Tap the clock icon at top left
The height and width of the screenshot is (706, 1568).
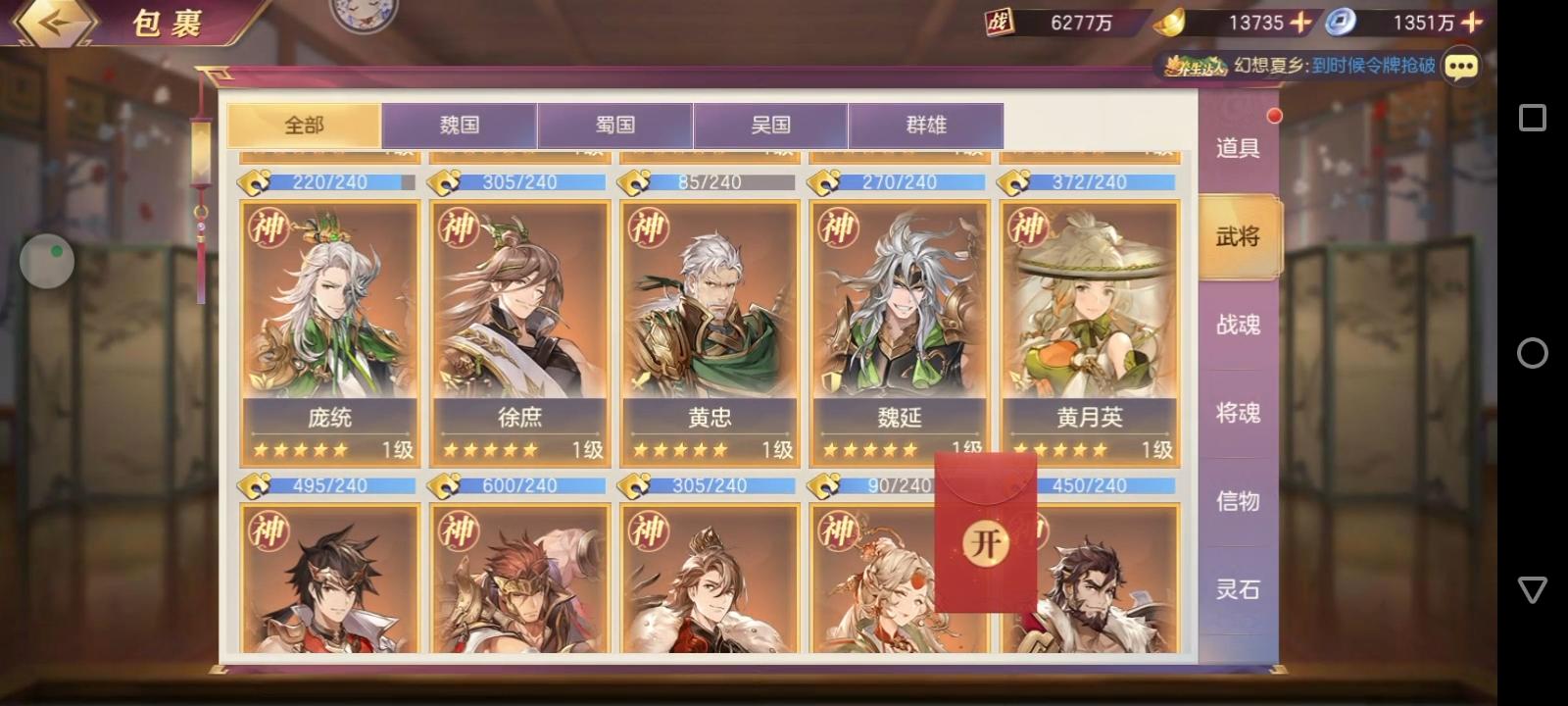click(361, 14)
